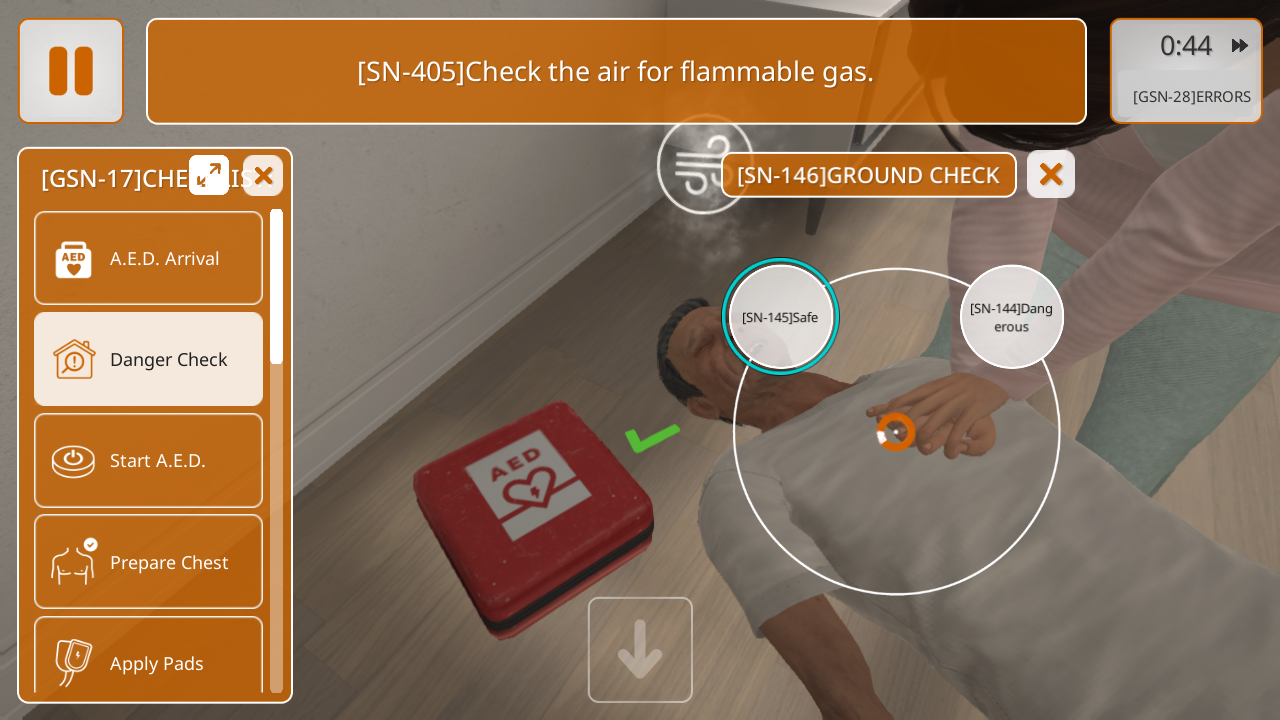Image resolution: width=1280 pixels, height=720 pixels.
Task: Open the Errors panel
Action: coord(1191,97)
